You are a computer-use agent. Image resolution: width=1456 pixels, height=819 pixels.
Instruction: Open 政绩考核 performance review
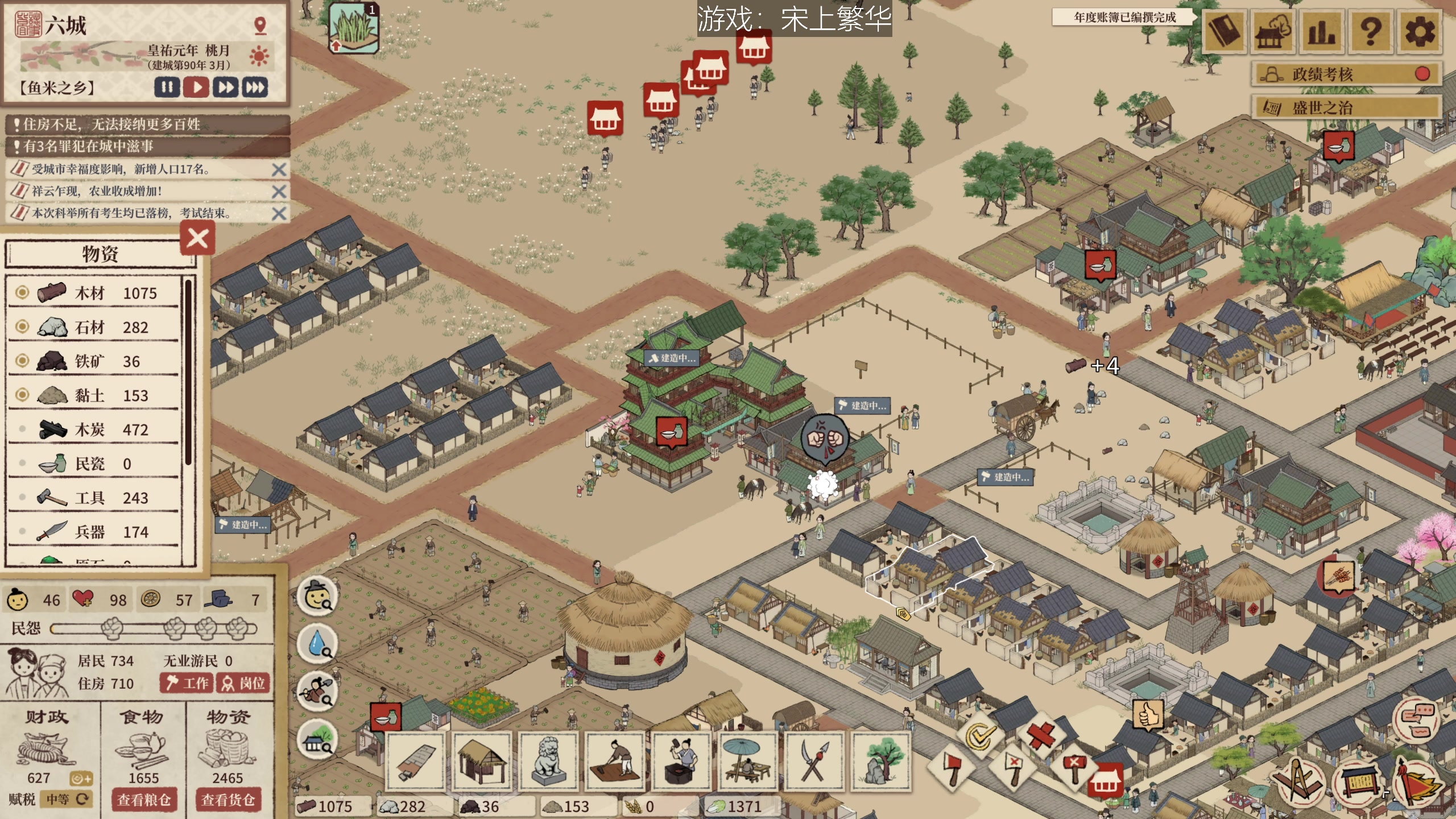coord(1346,74)
